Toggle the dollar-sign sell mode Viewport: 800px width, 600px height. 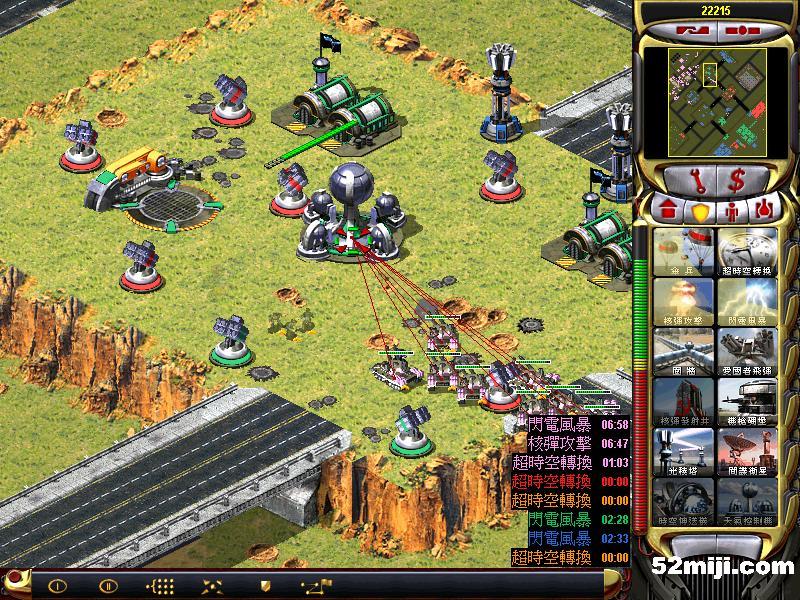pyautogui.click(x=736, y=180)
